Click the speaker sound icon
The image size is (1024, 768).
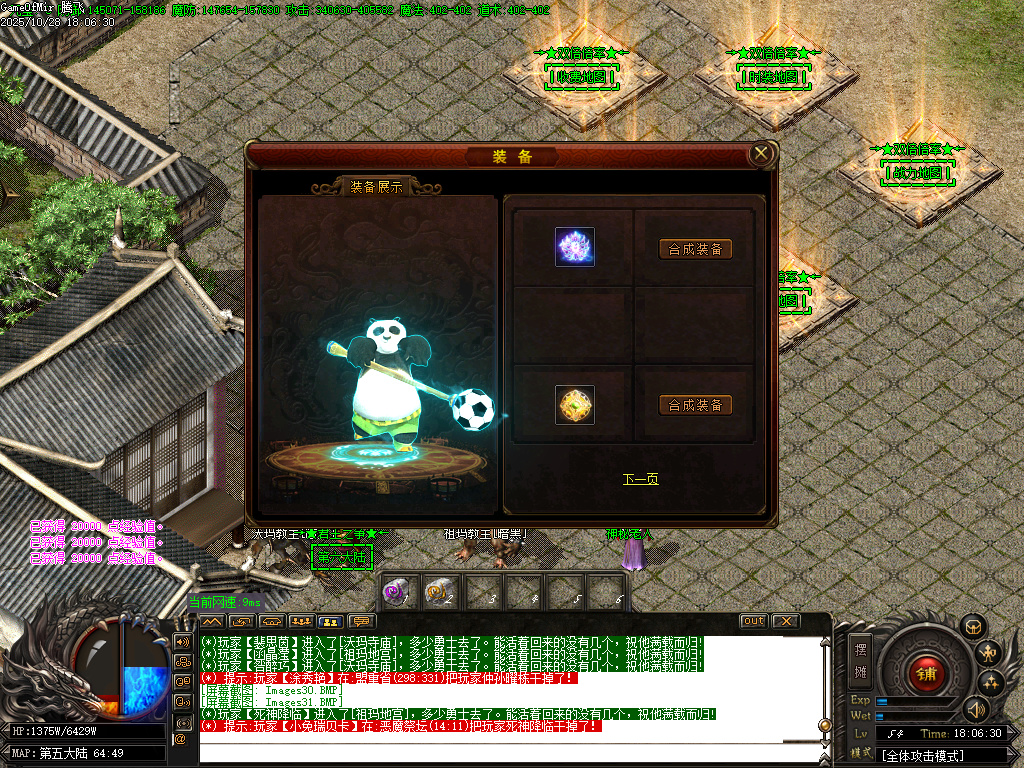[976, 710]
